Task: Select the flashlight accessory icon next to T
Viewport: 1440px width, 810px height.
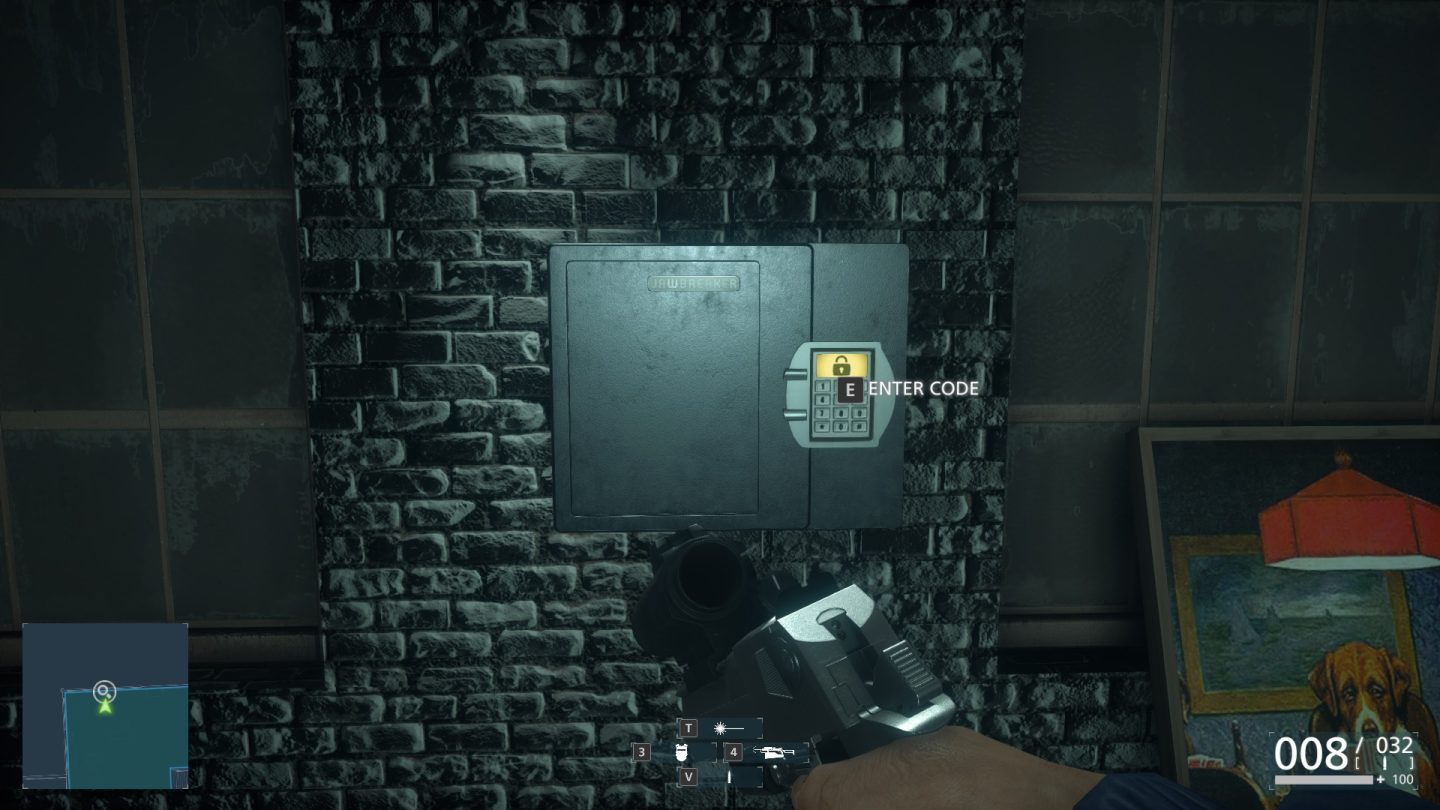Action: click(x=720, y=728)
